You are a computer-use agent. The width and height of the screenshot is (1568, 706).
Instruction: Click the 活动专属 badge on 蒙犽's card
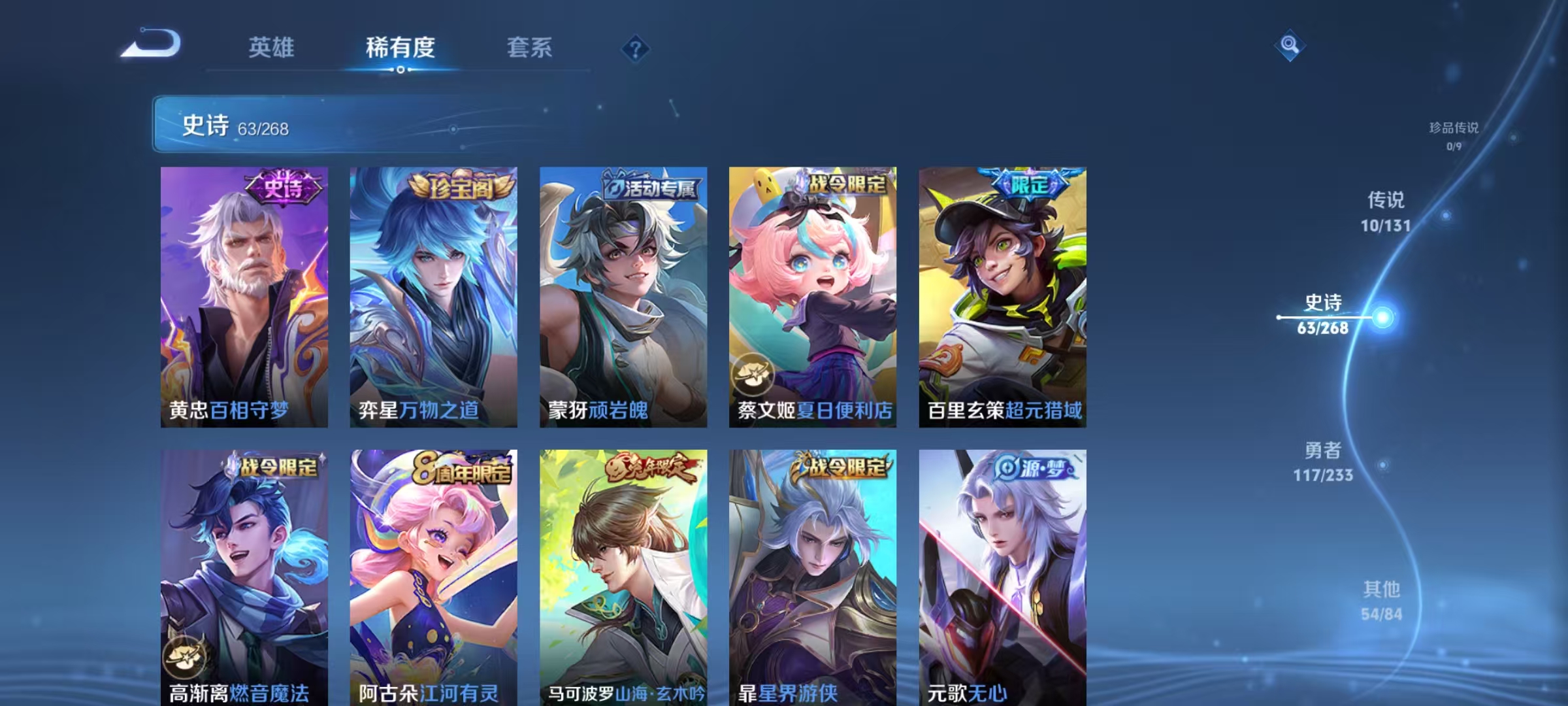click(x=649, y=185)
